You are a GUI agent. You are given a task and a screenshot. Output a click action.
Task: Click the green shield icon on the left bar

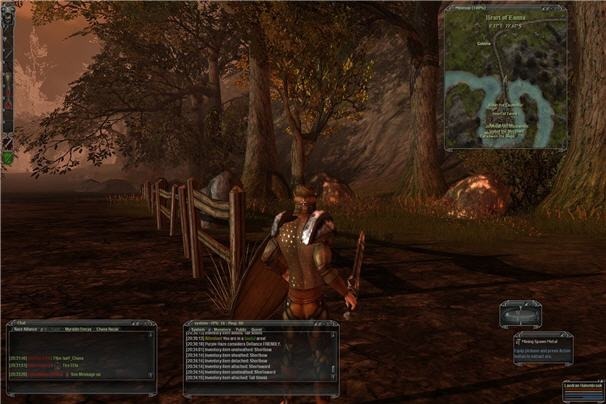coord(7,157)
